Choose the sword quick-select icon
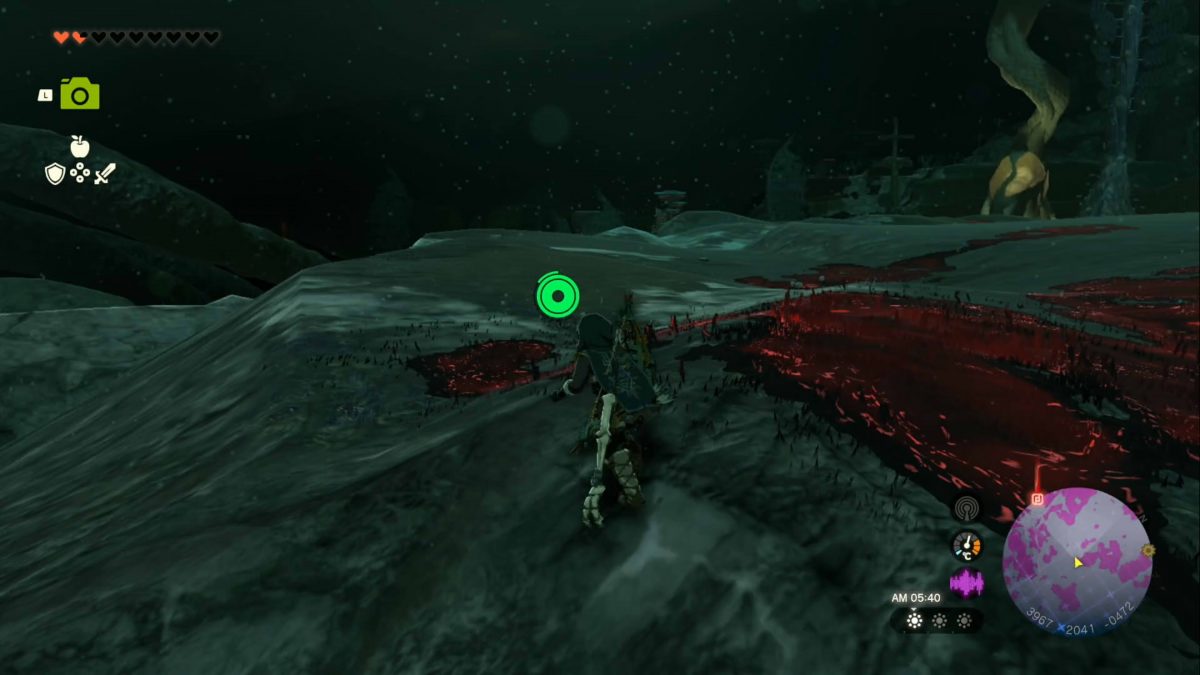This screenshot has width=1200, height=675. coord(105,174)
